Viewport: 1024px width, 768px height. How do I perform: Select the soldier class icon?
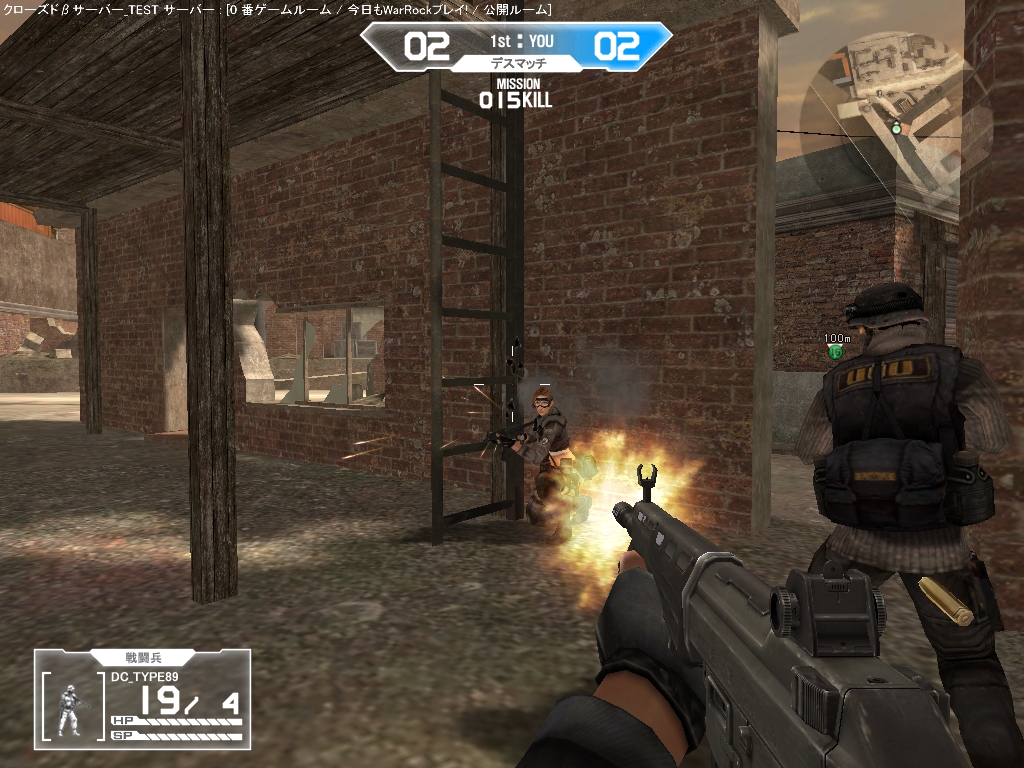pos(70,710)
